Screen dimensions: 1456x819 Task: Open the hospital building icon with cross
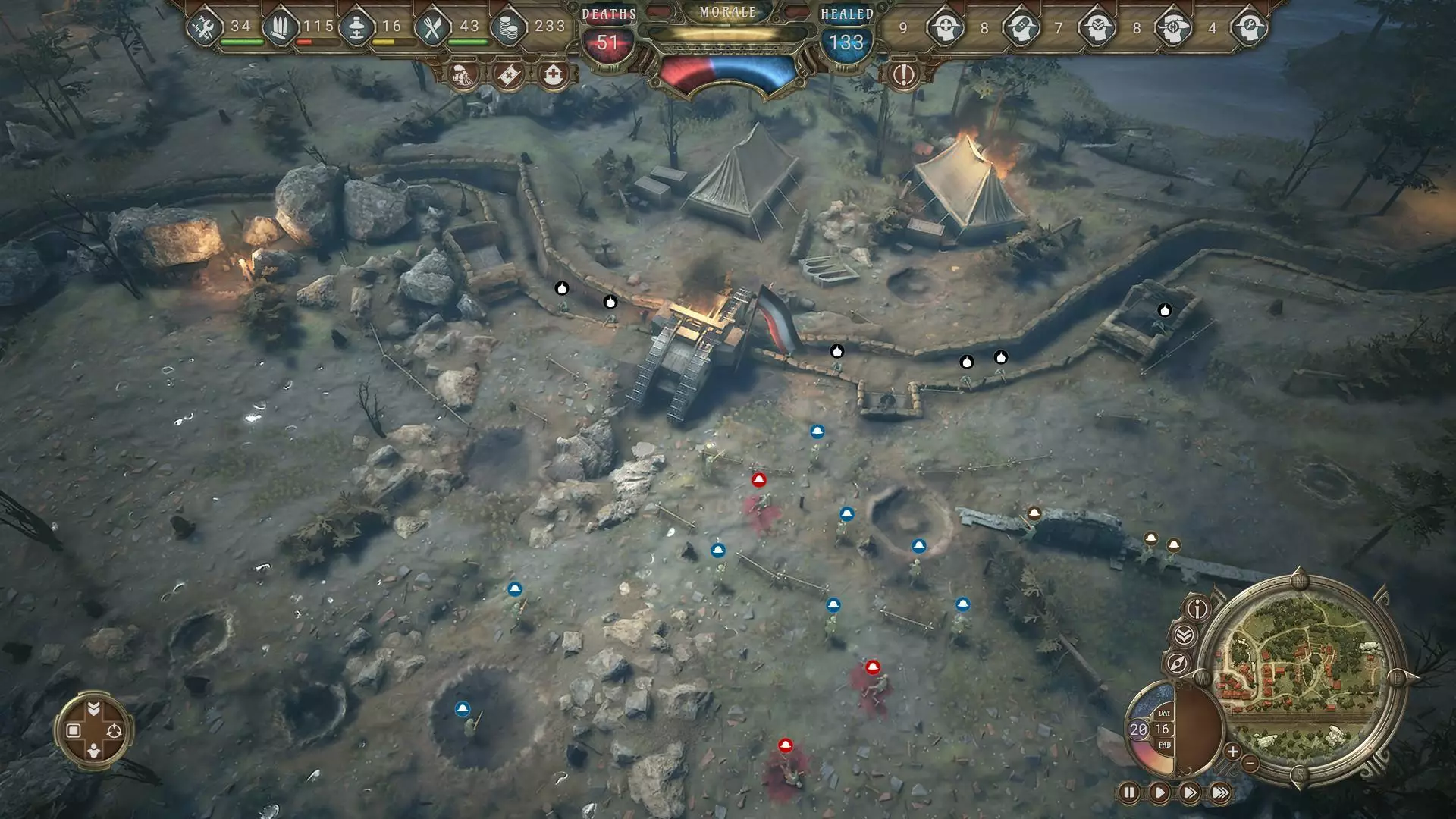pyautogui.click(x=554, y=75)
